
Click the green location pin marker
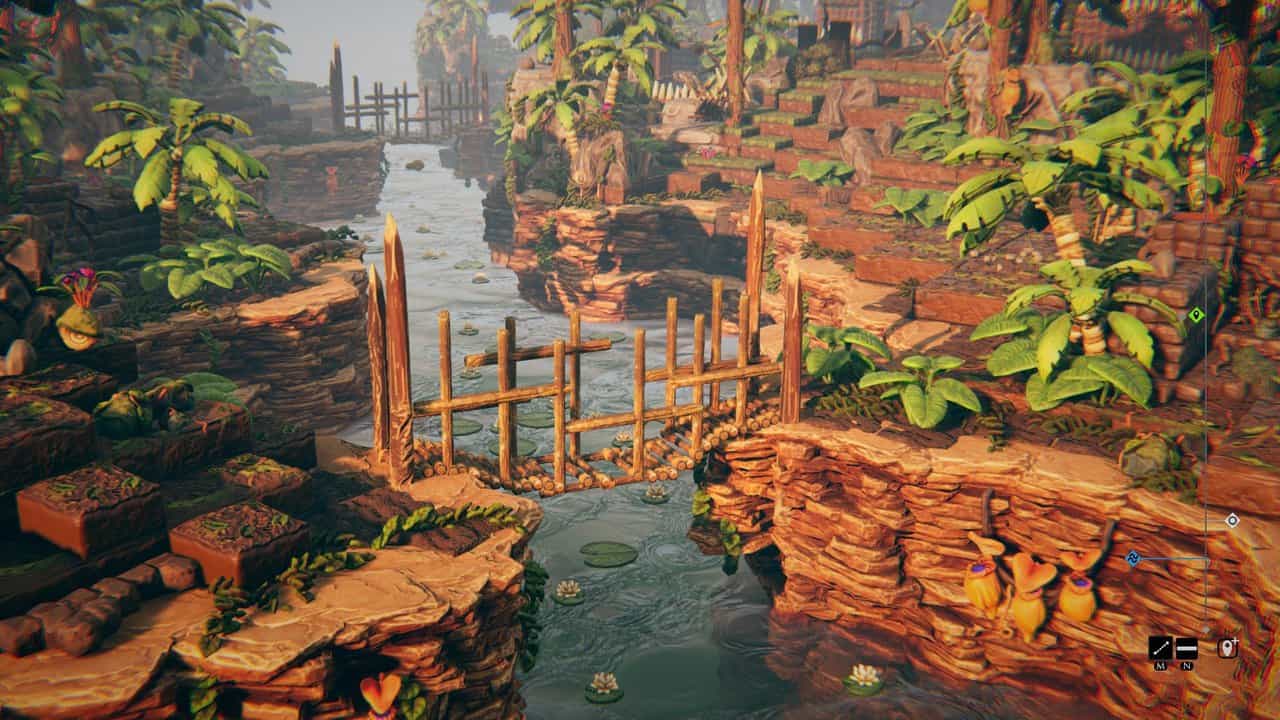pyautogui.click(x=1196, y=315)
